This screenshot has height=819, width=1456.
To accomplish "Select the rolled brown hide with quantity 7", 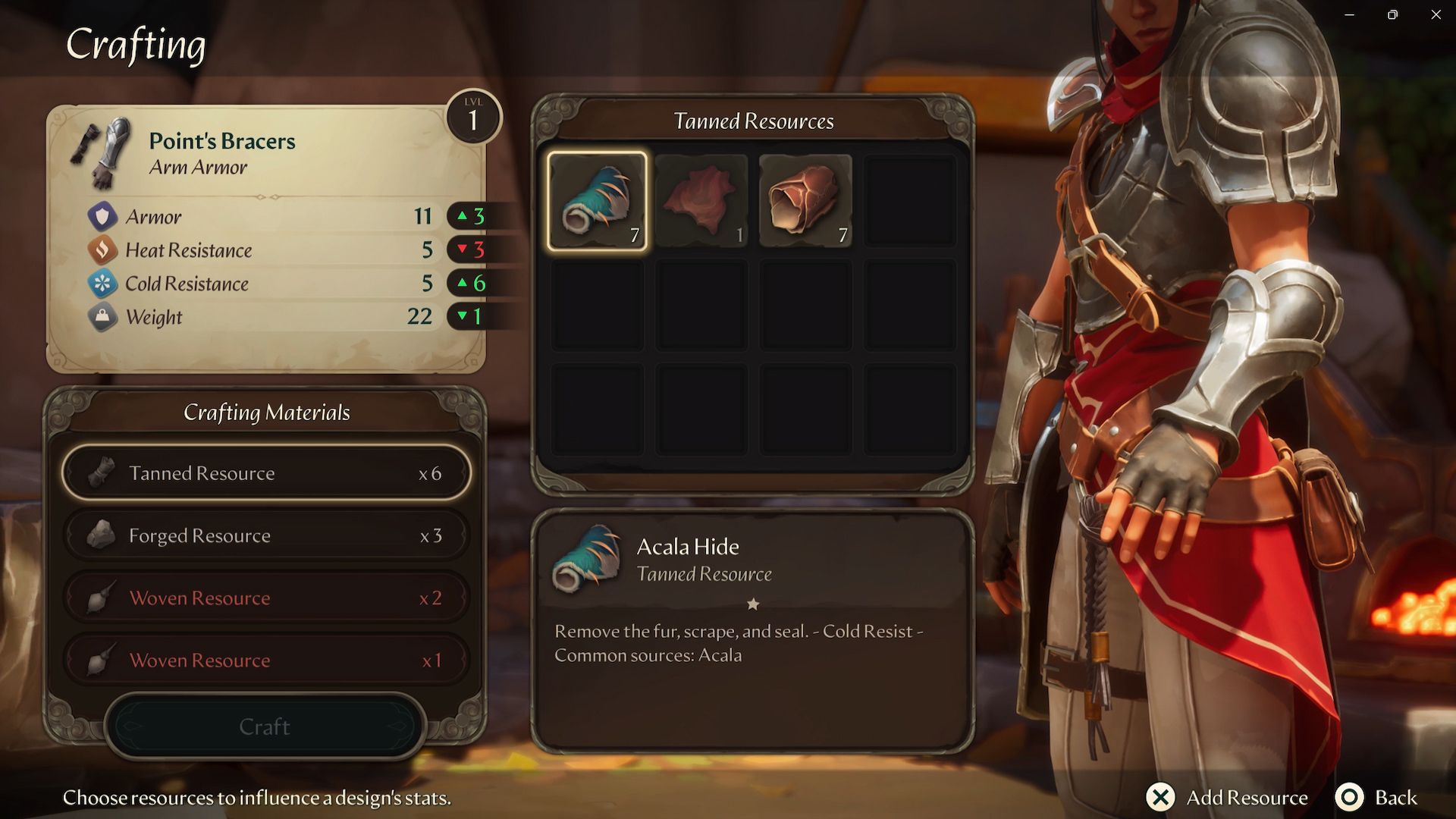I will (x=805, y=200).
